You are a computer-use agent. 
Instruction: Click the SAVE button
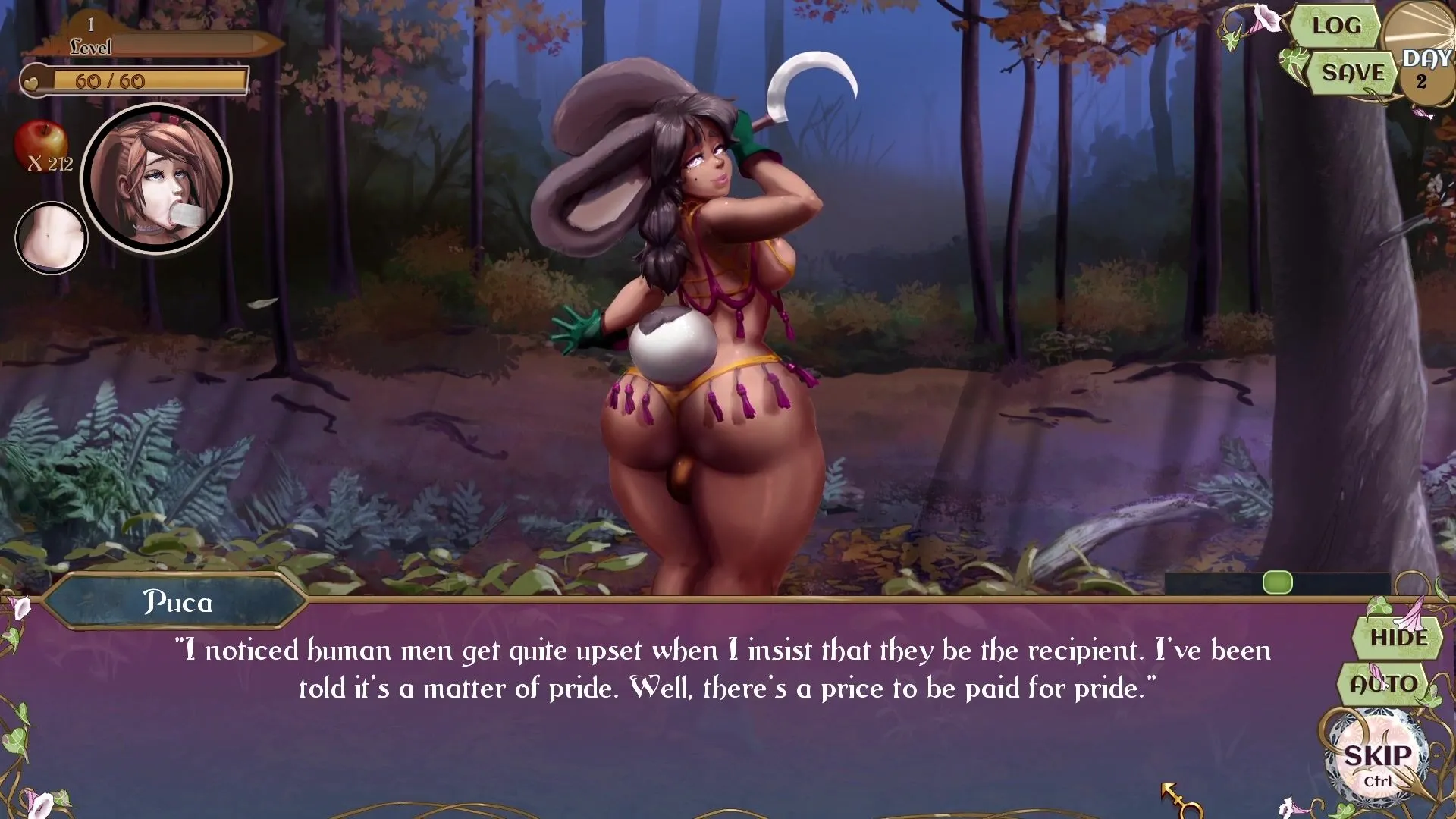1353,73
